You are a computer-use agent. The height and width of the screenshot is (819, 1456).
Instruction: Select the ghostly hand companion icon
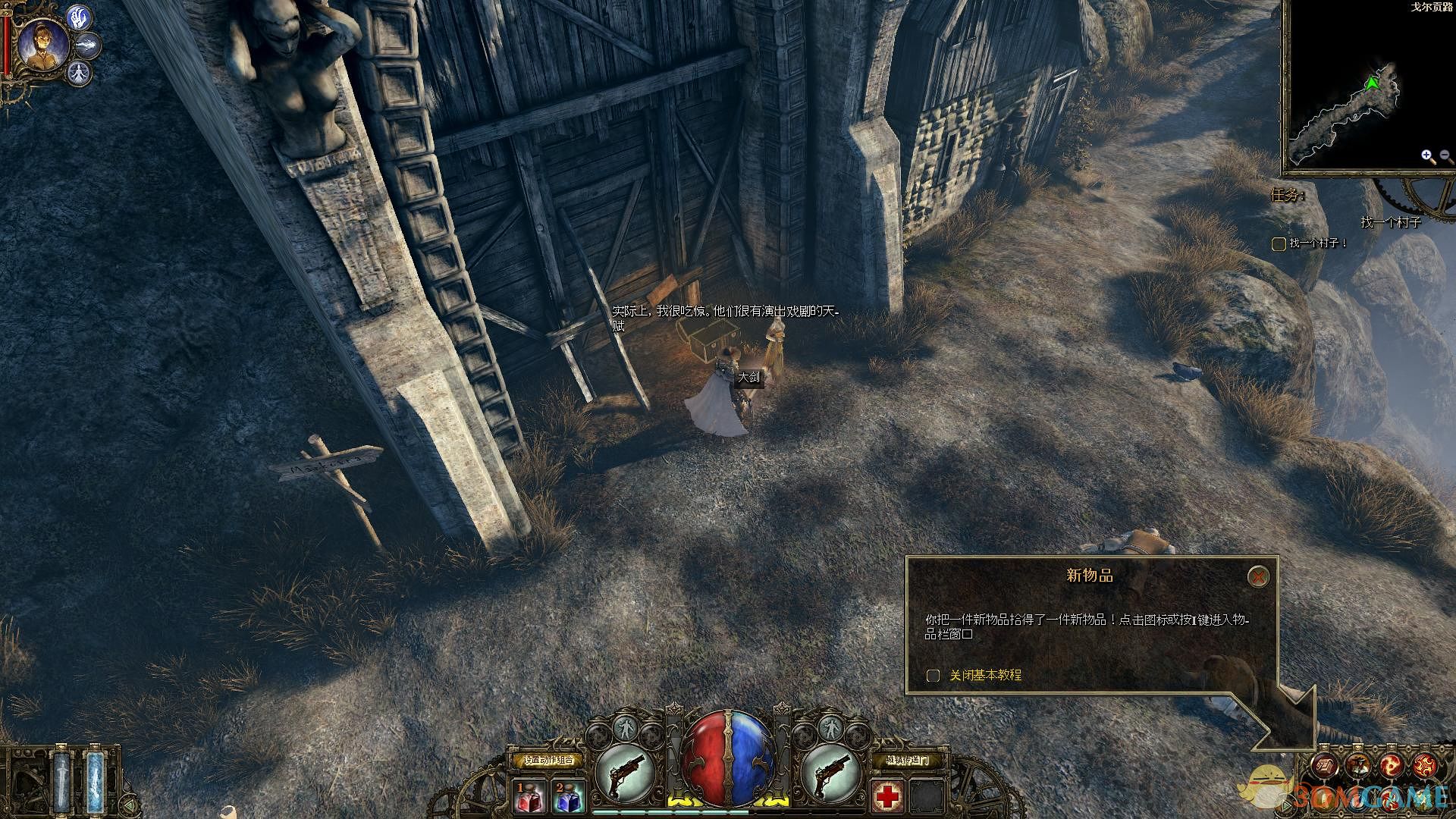pos(80,17)
